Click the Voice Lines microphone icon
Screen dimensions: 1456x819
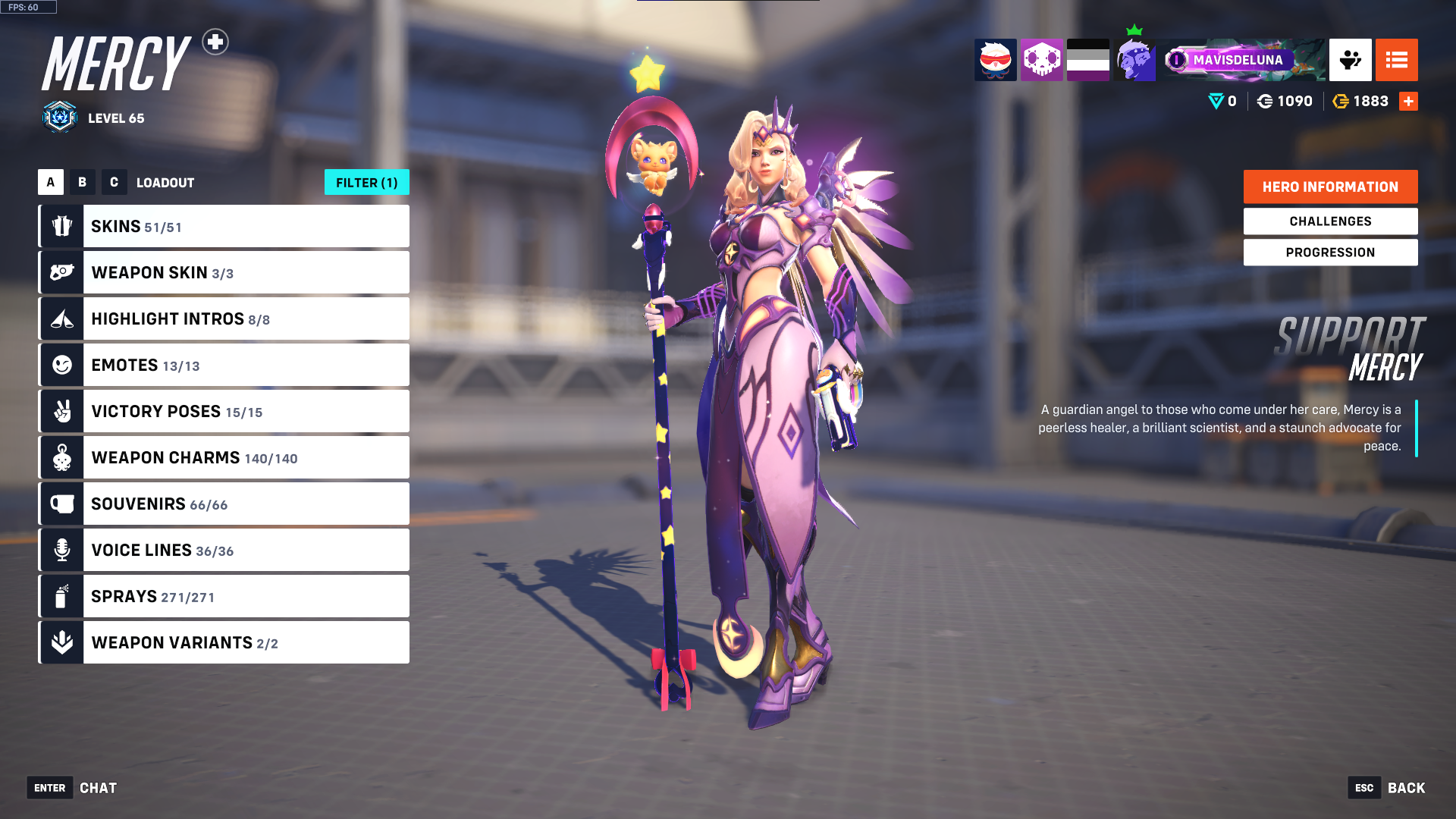pos(61,550)
